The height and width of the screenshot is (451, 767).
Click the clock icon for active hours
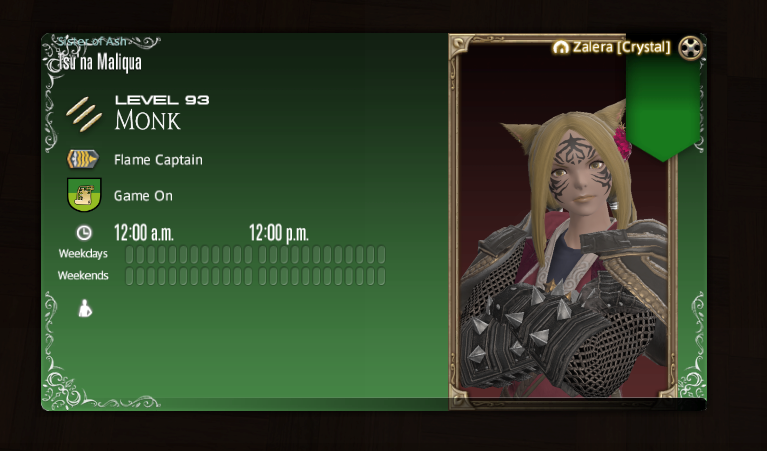pyautogui.click(x=84, y=233)
